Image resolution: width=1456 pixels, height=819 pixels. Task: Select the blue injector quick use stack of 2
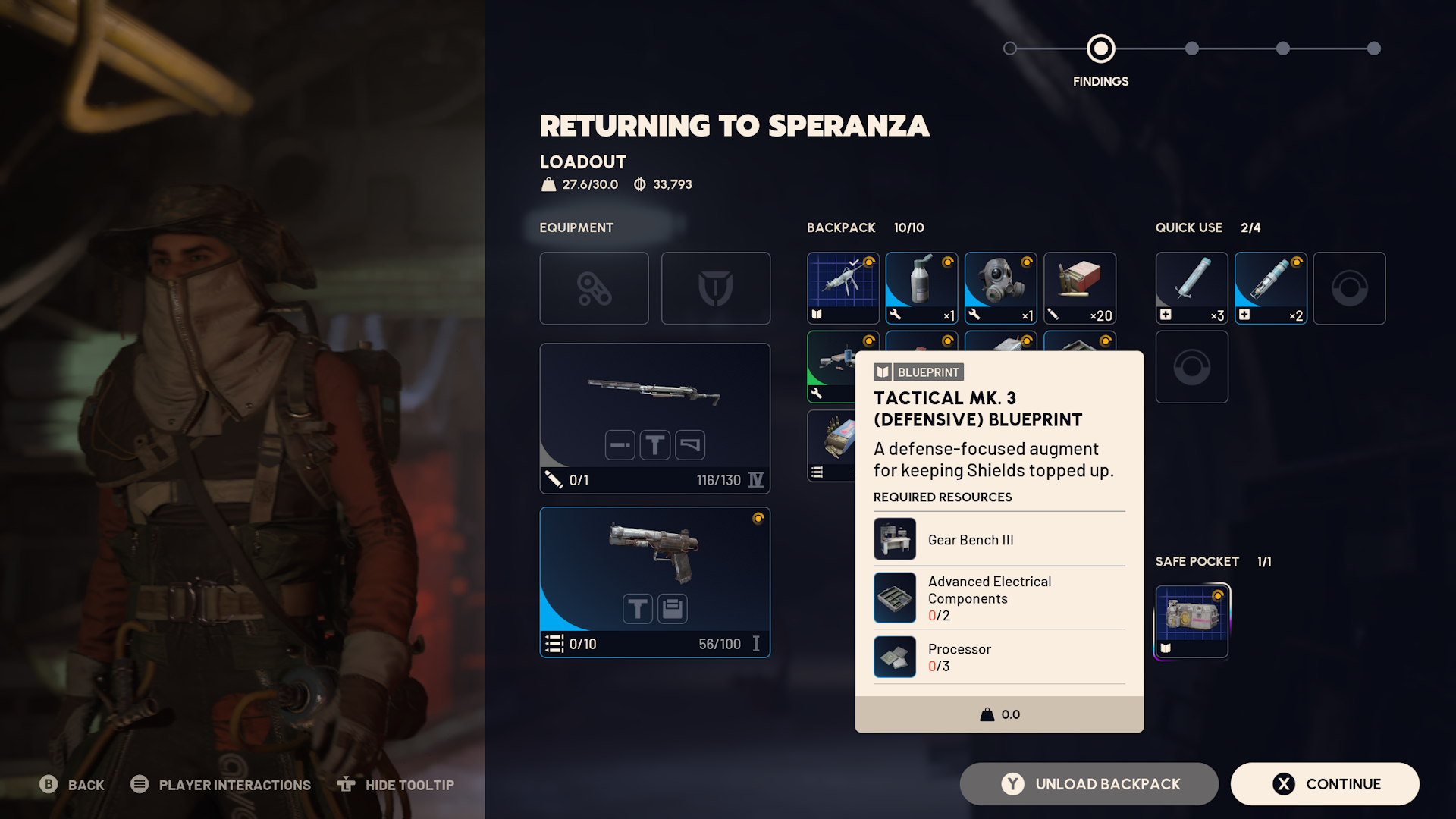1270,288
